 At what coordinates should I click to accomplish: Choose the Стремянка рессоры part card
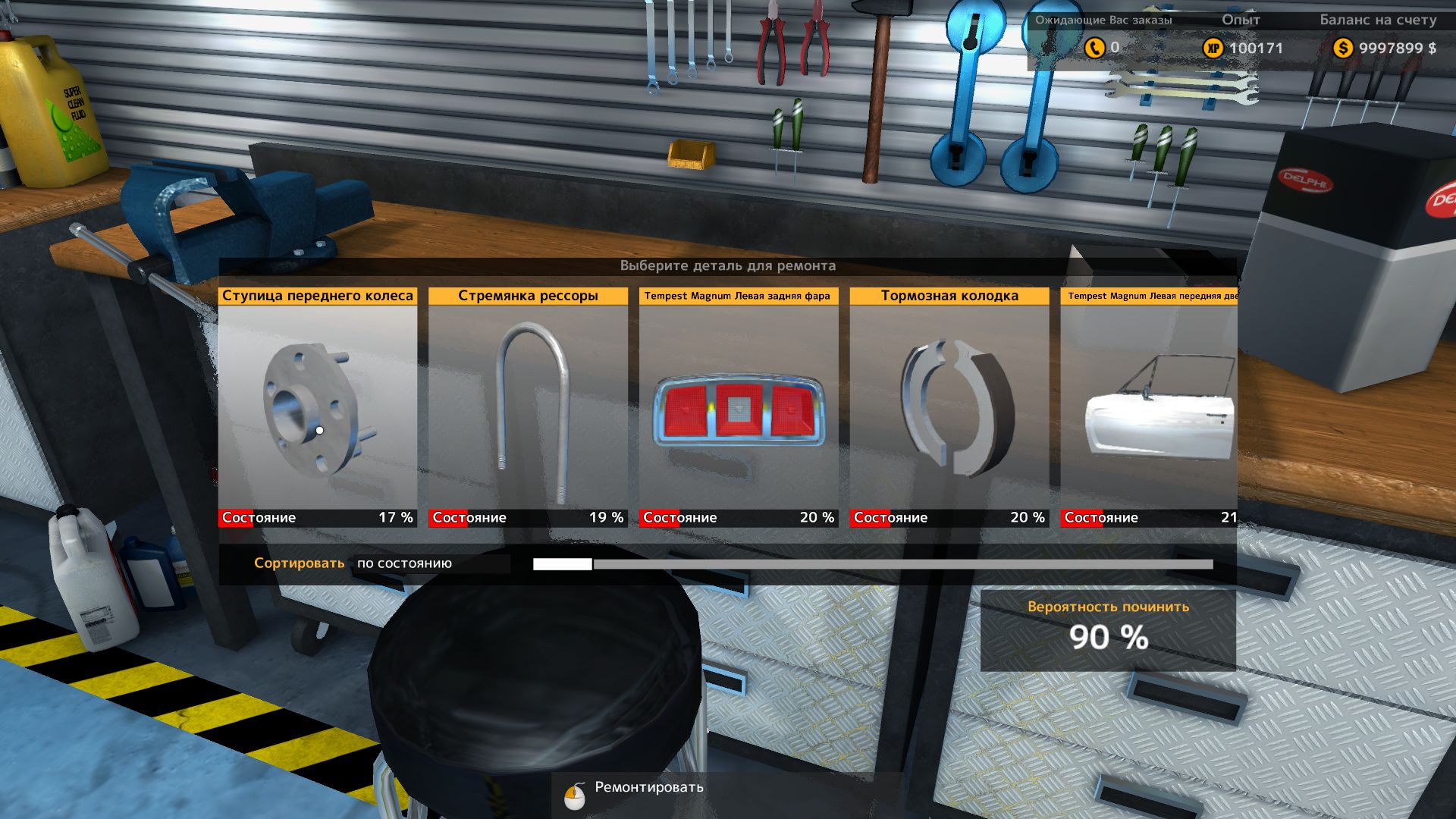point(528,406)
